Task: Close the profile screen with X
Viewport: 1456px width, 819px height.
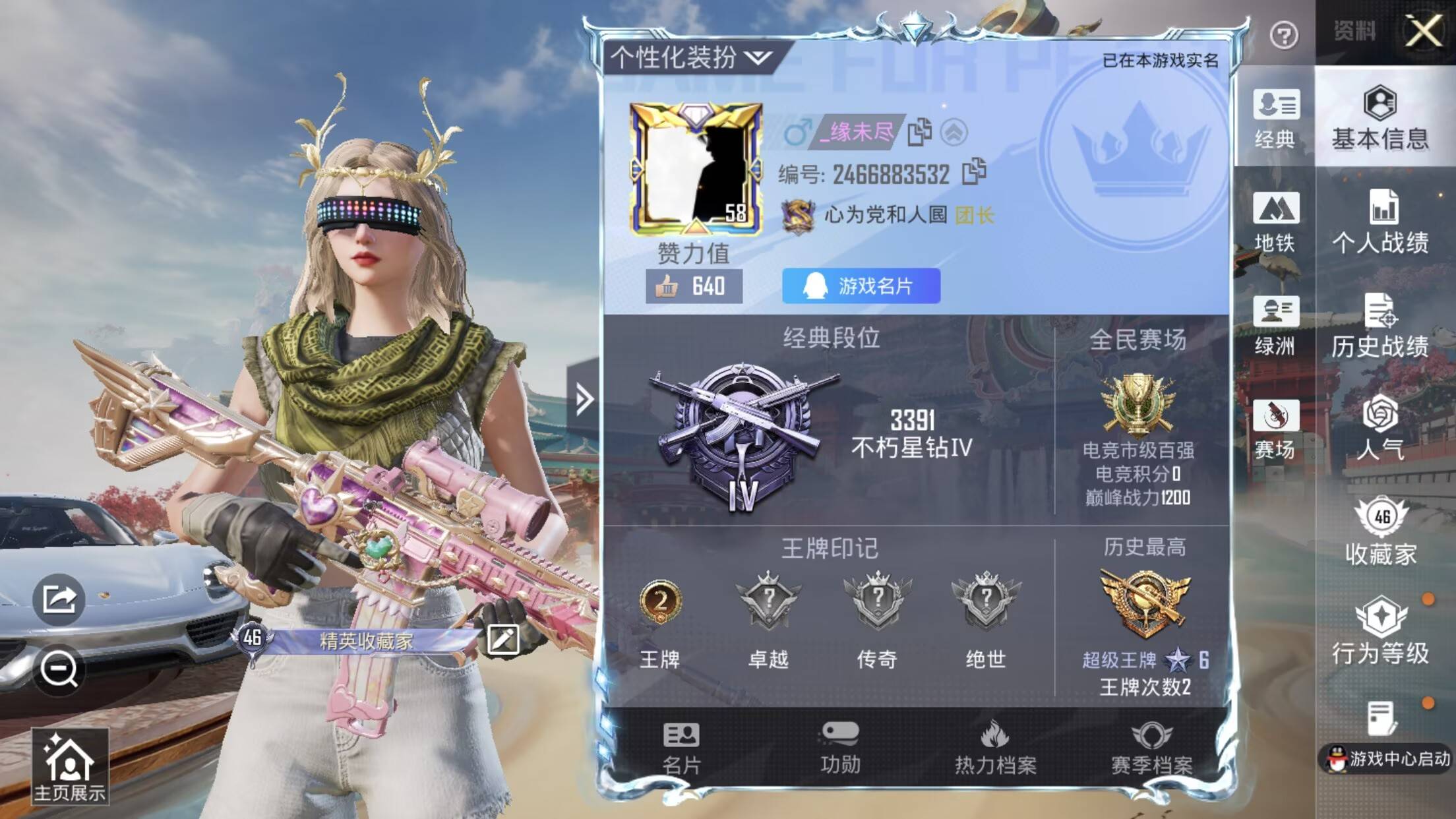Action: (1423, 31)
